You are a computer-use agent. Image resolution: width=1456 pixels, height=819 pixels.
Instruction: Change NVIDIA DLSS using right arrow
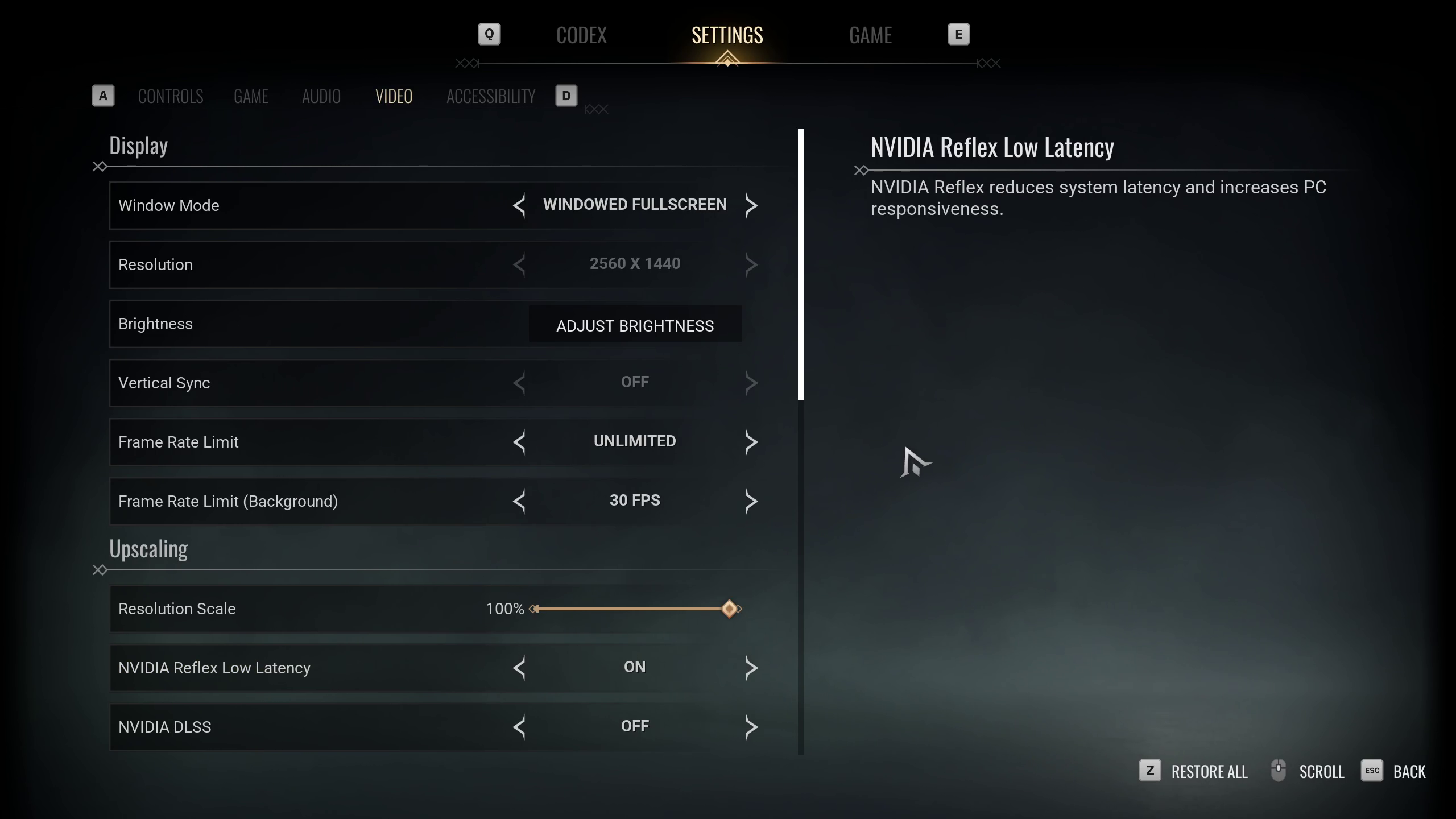pyautogui.click(x=751, y=727)
